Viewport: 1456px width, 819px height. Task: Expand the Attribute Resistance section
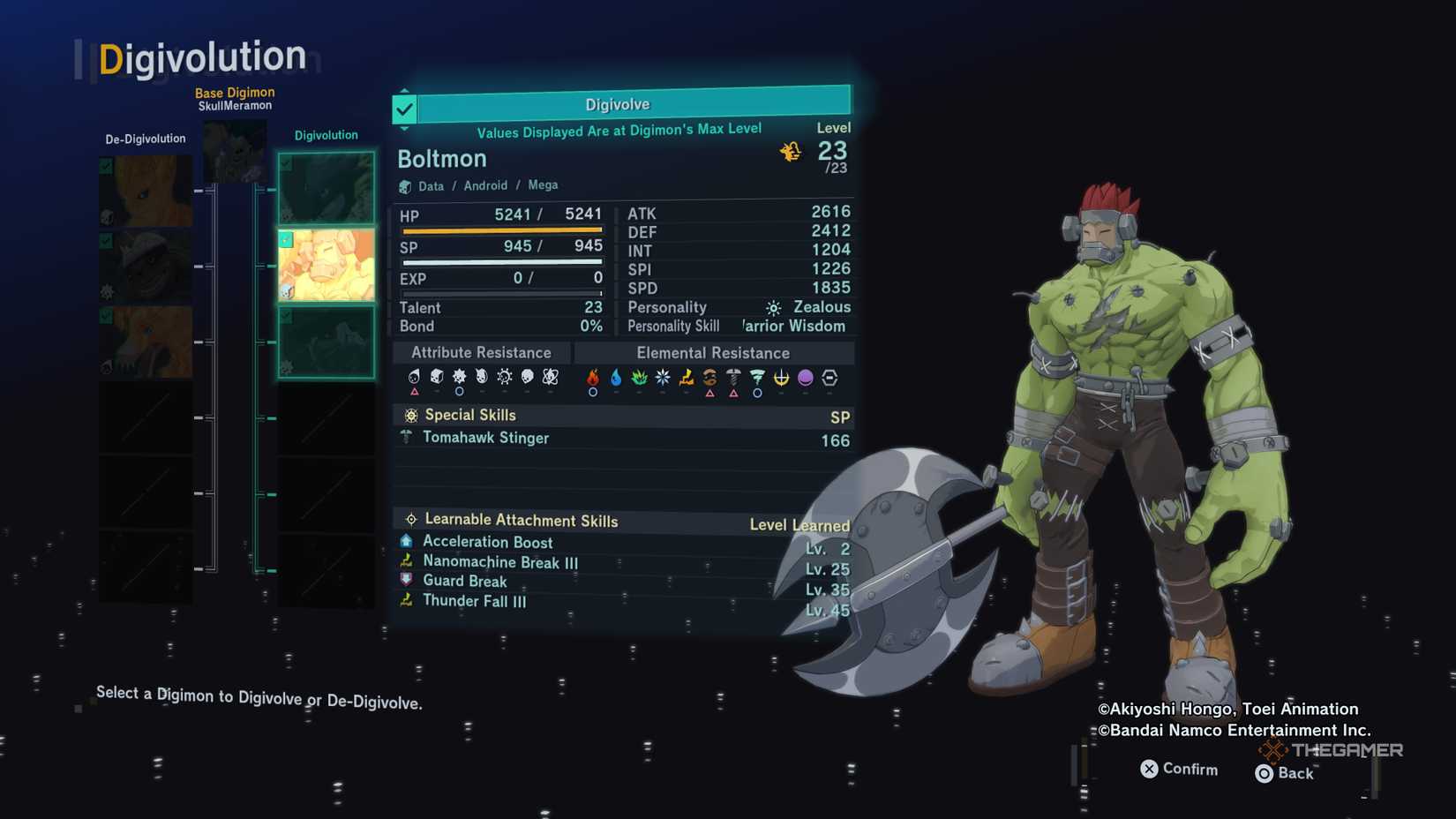[482, 352]
